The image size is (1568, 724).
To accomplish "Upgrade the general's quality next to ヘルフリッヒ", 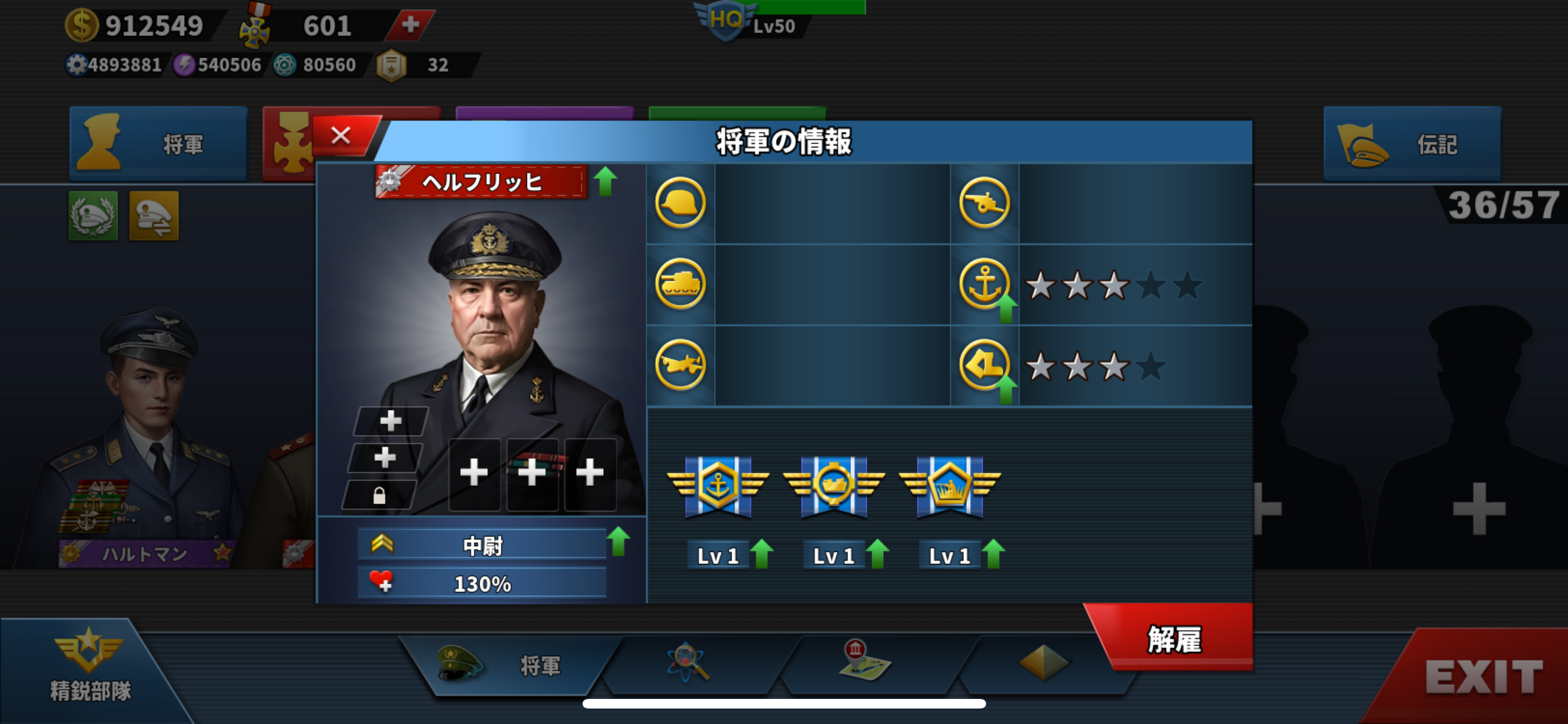I will pos(605,181).
